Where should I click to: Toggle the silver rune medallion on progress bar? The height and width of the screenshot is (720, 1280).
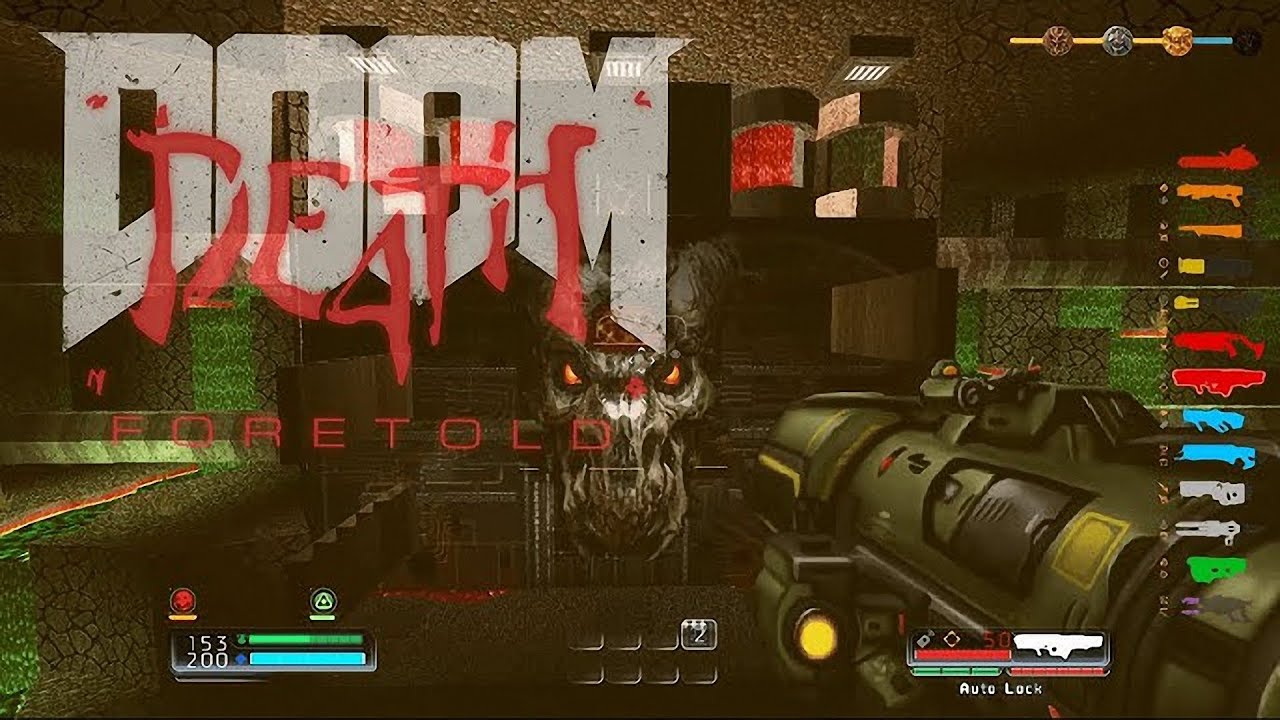[x=1120, y=38]
